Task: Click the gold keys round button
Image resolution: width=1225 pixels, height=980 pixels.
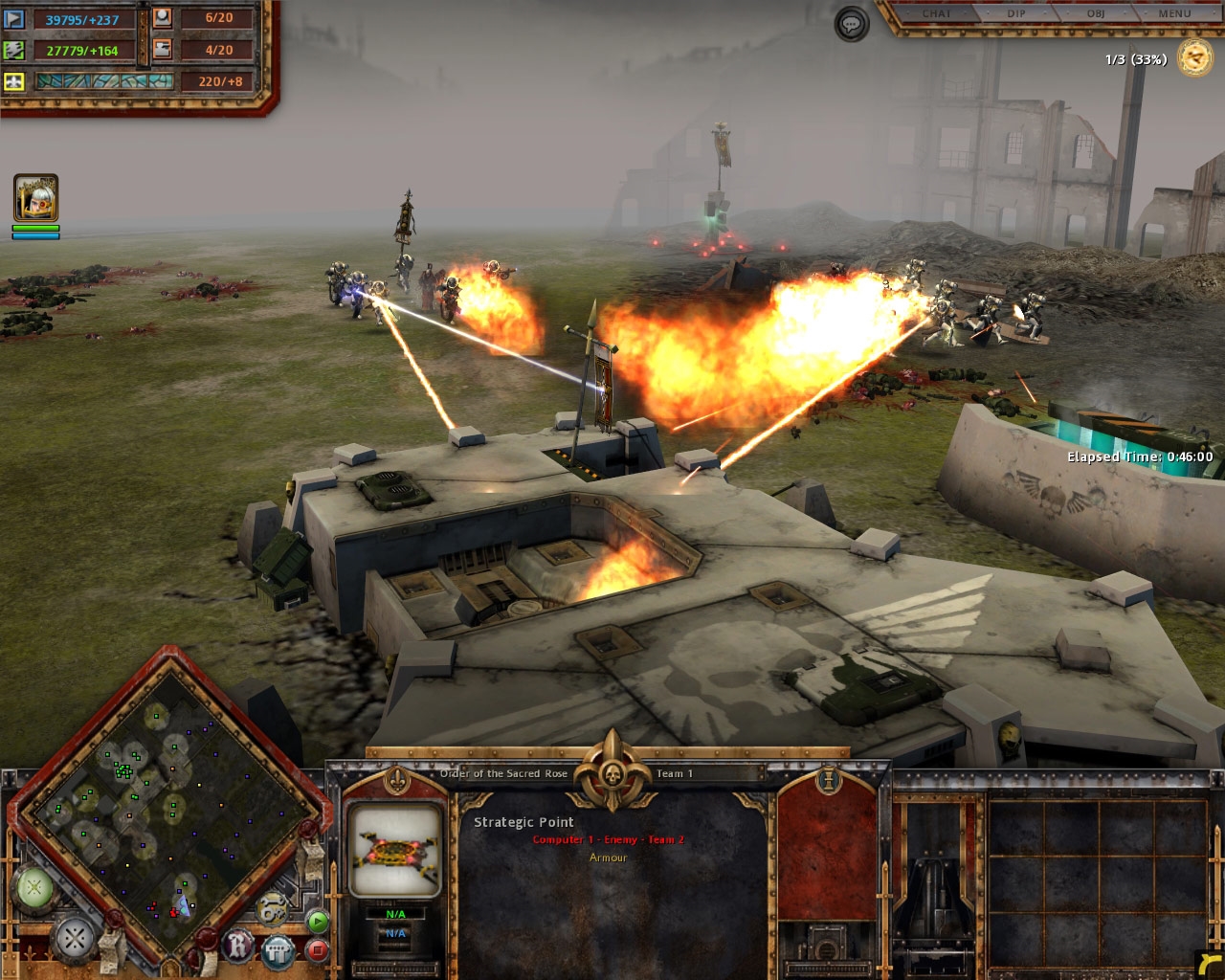Action: 272,908
